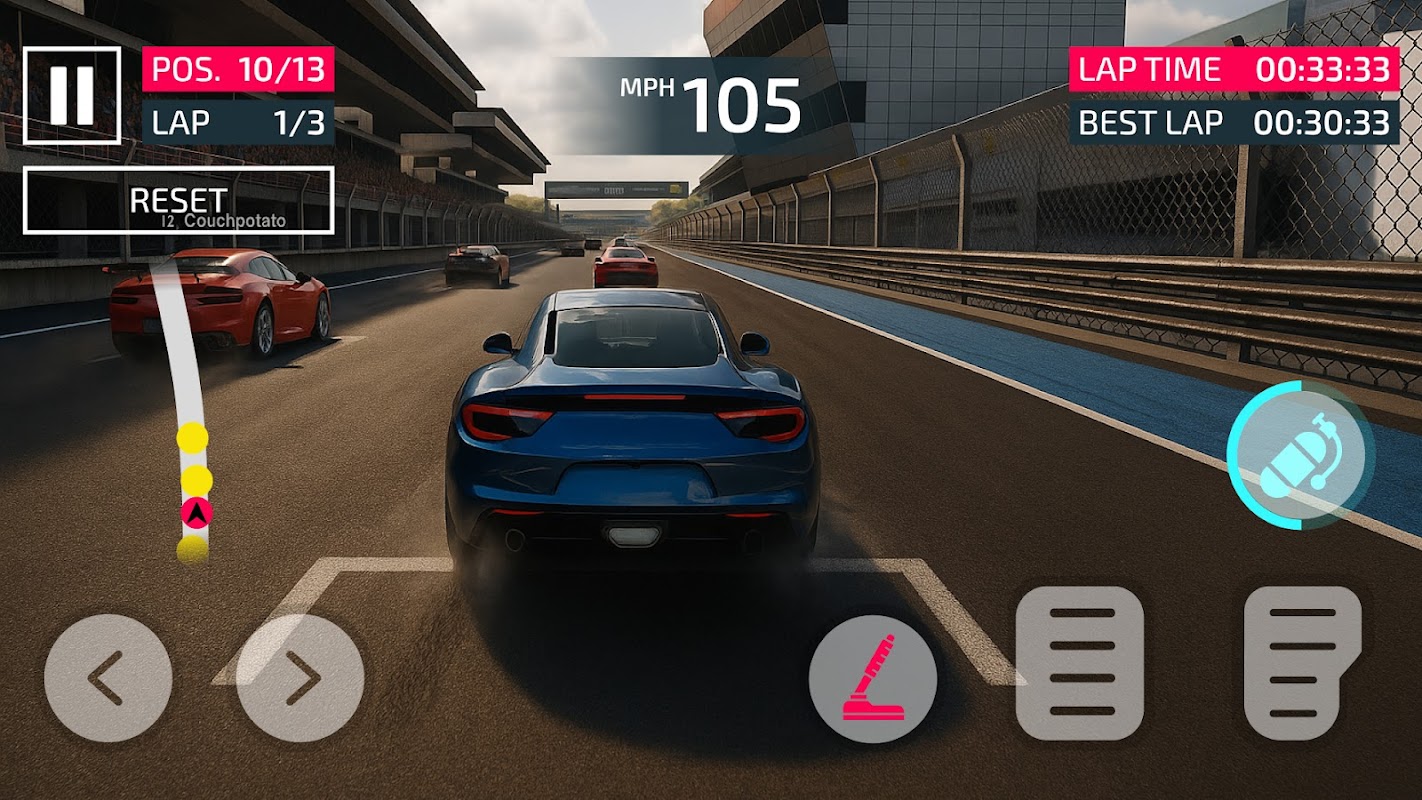This screenshot has height=800, width=1422.
Task: Steer left with the left arrow
Action: click(108, 678)
